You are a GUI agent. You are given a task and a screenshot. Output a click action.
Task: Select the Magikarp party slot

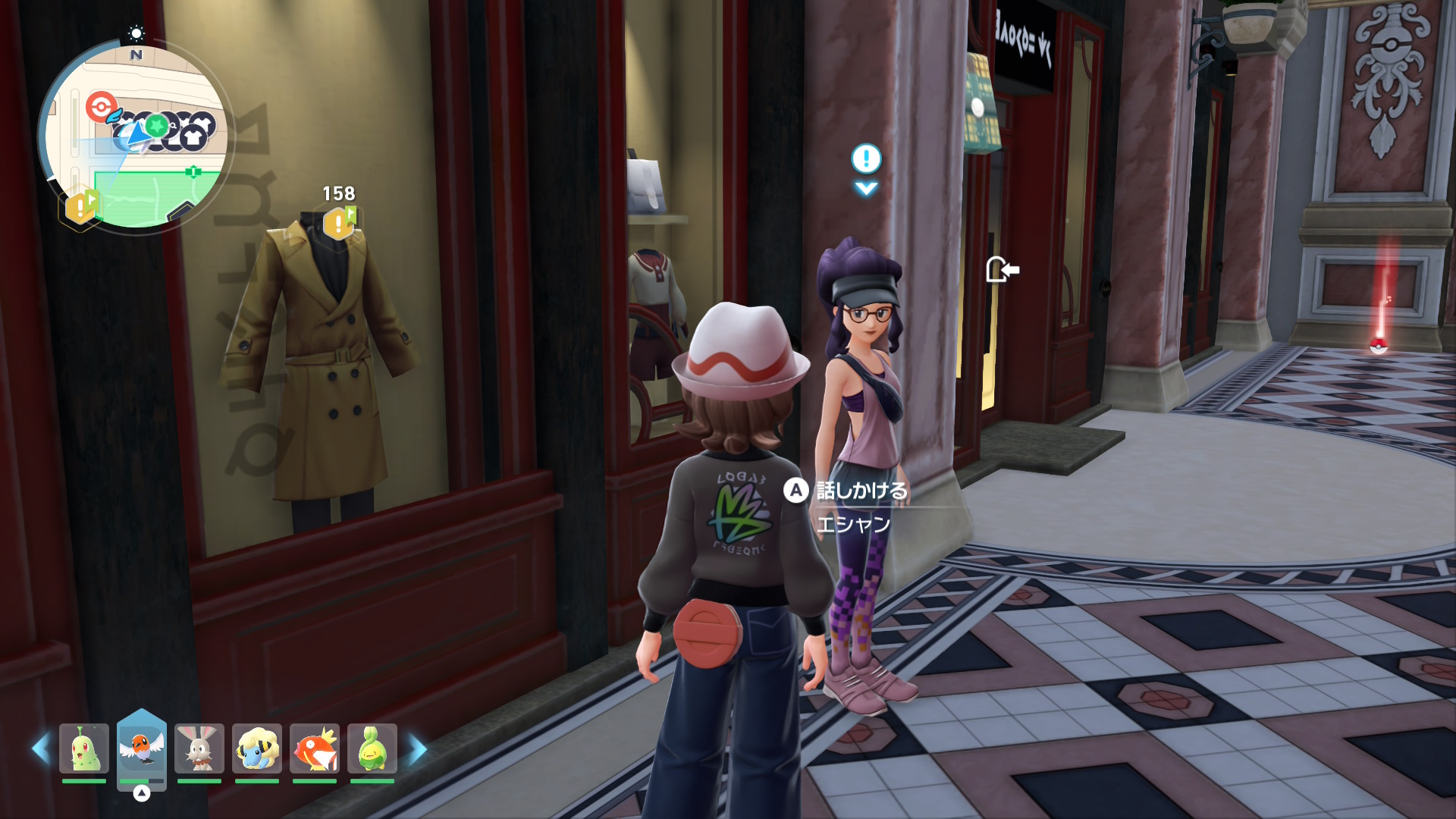(x=315, y=748)
